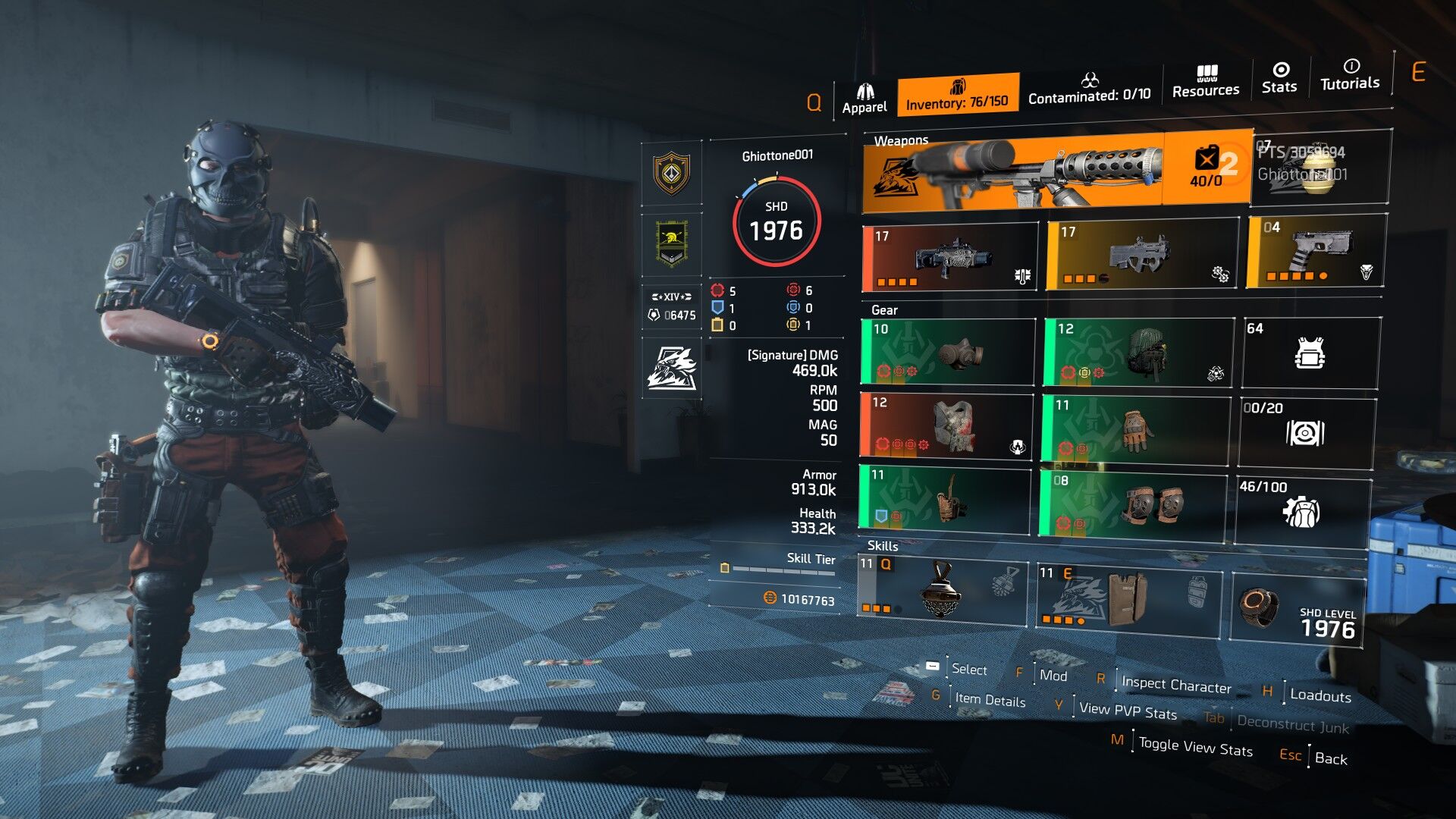Show the Stats tab
1456x819 pixels.
coord(1279,78)
